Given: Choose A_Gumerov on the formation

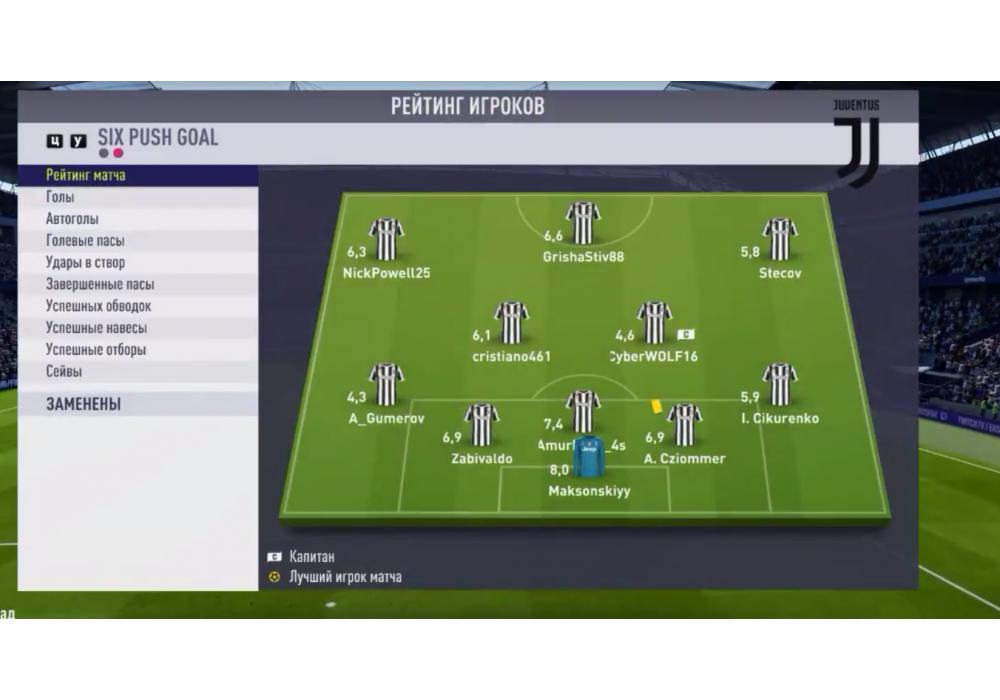Looking at the screenshot, I should tap(386, 385).
